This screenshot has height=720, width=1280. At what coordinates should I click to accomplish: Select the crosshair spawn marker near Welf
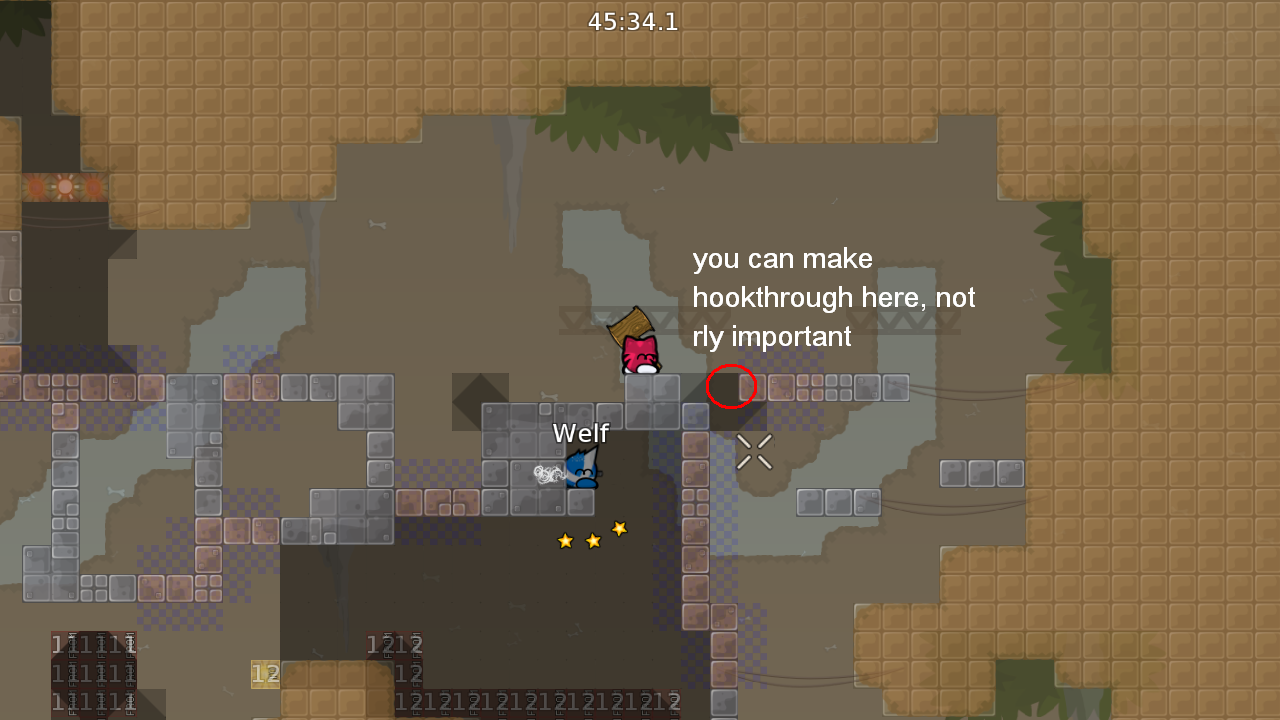pyautogui.click(x=755, y=452)
